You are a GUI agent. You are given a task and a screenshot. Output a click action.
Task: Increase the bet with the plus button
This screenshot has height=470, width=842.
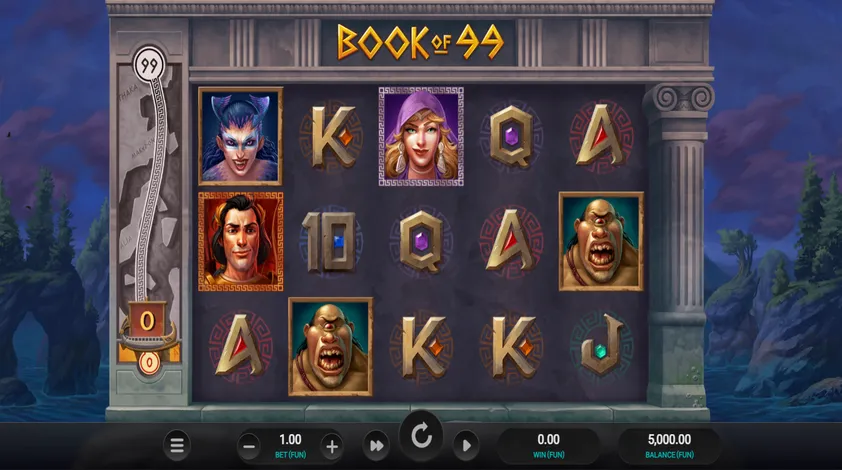332,446
